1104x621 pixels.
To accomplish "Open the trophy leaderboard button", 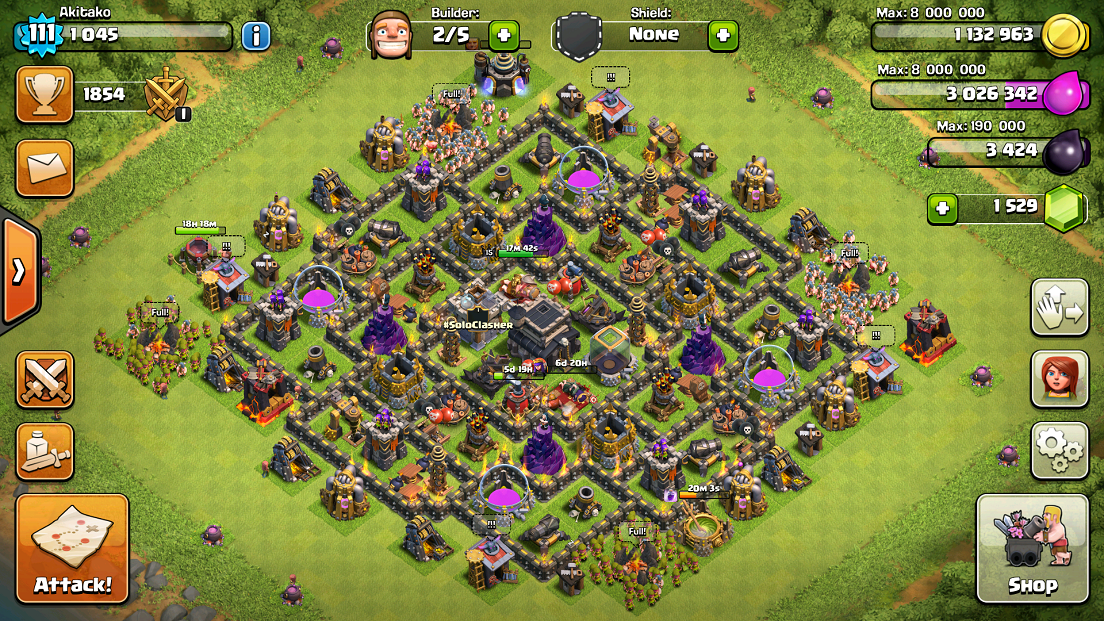I will (x=44, y=95).
